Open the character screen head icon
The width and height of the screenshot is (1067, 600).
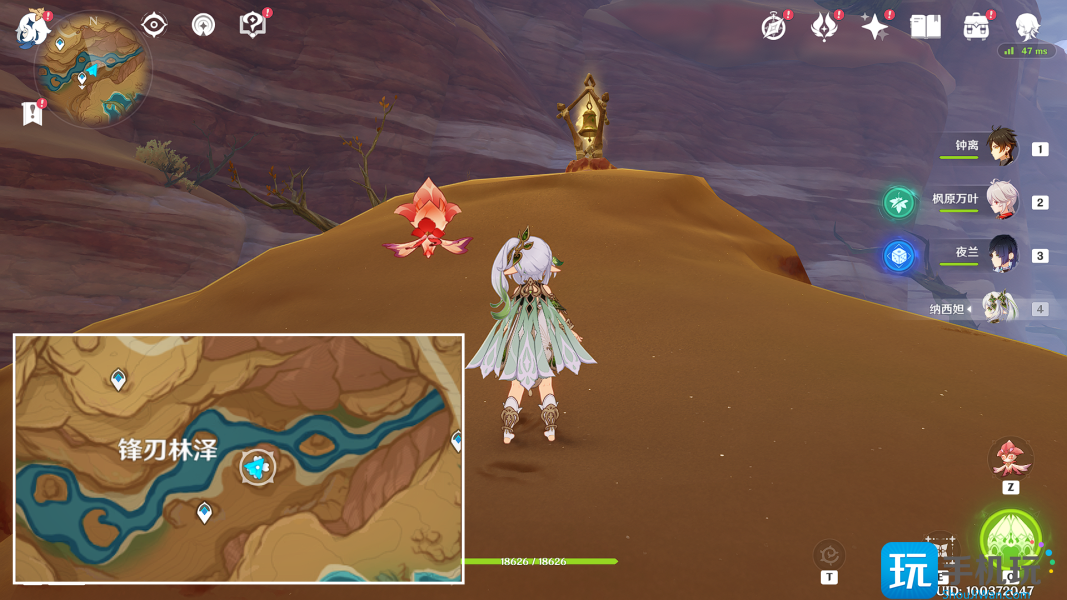[1027, 27]
